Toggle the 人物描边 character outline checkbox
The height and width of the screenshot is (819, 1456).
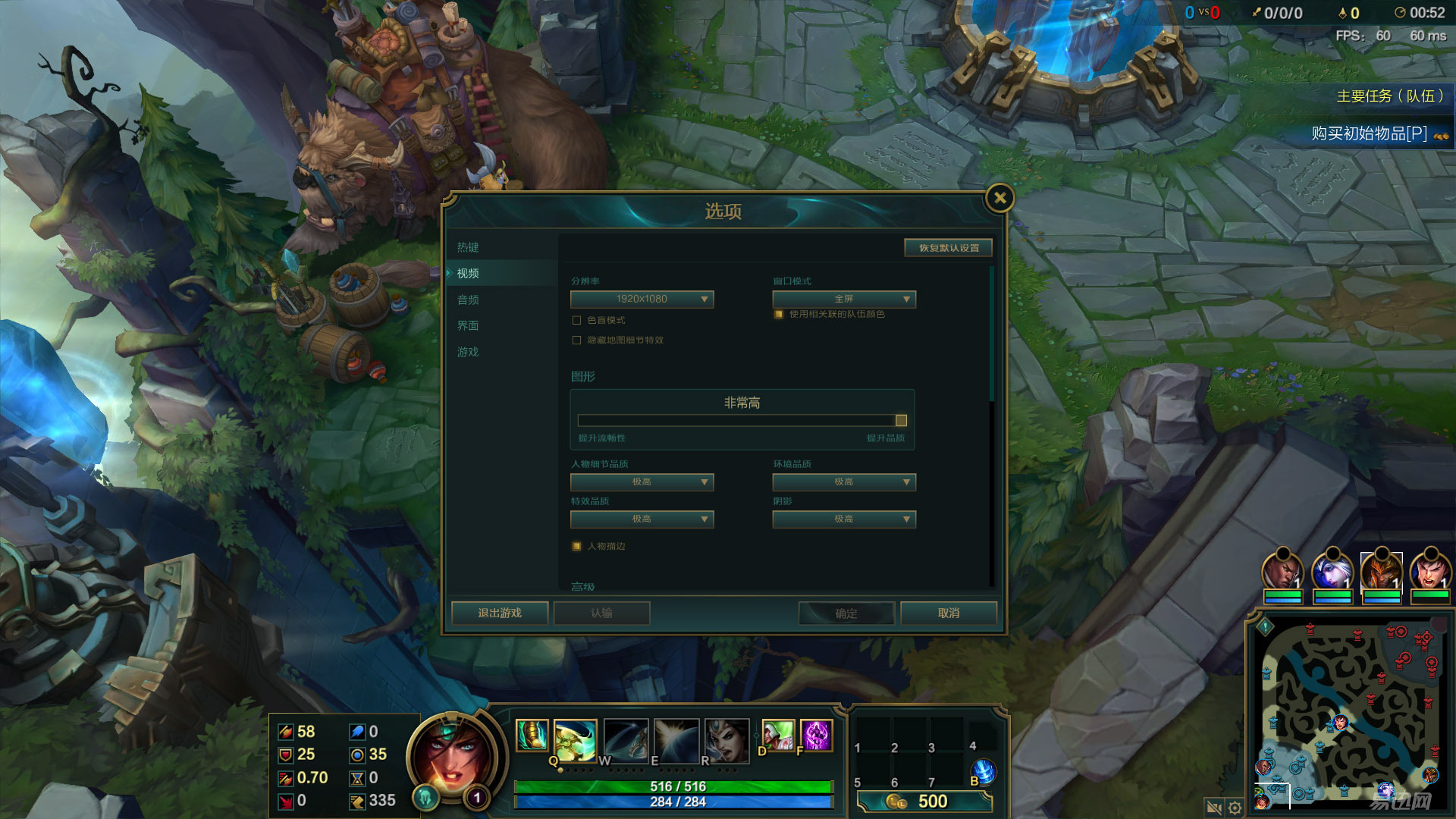(x=577, y=547)
